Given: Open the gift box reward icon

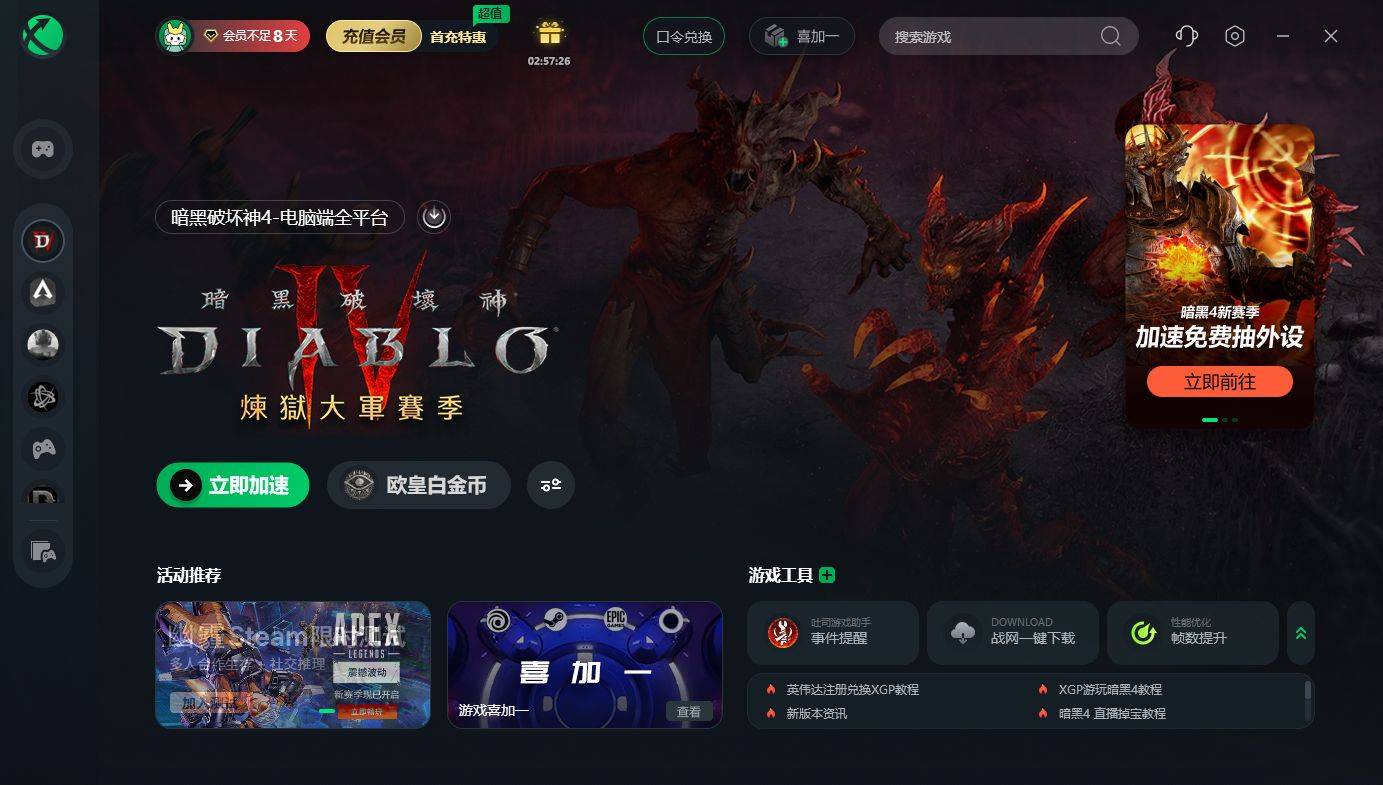Looking at the screenshot, I should [x=550, y=34].
